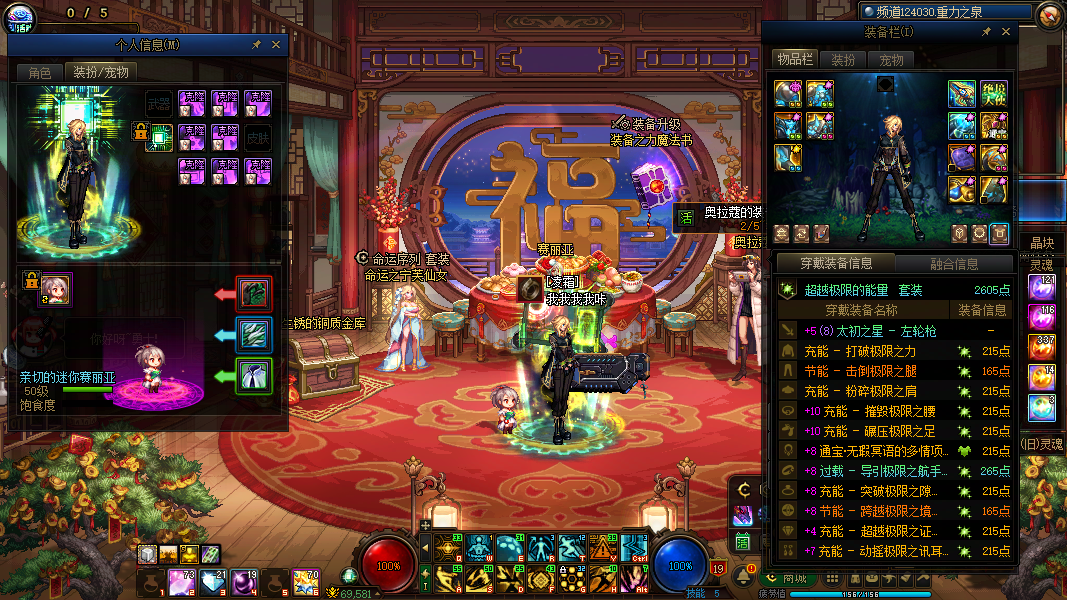Viewport: 1067px width, 600px height.
Task: Click the red pet equipment slot
Action: click(x=253, y=294)
